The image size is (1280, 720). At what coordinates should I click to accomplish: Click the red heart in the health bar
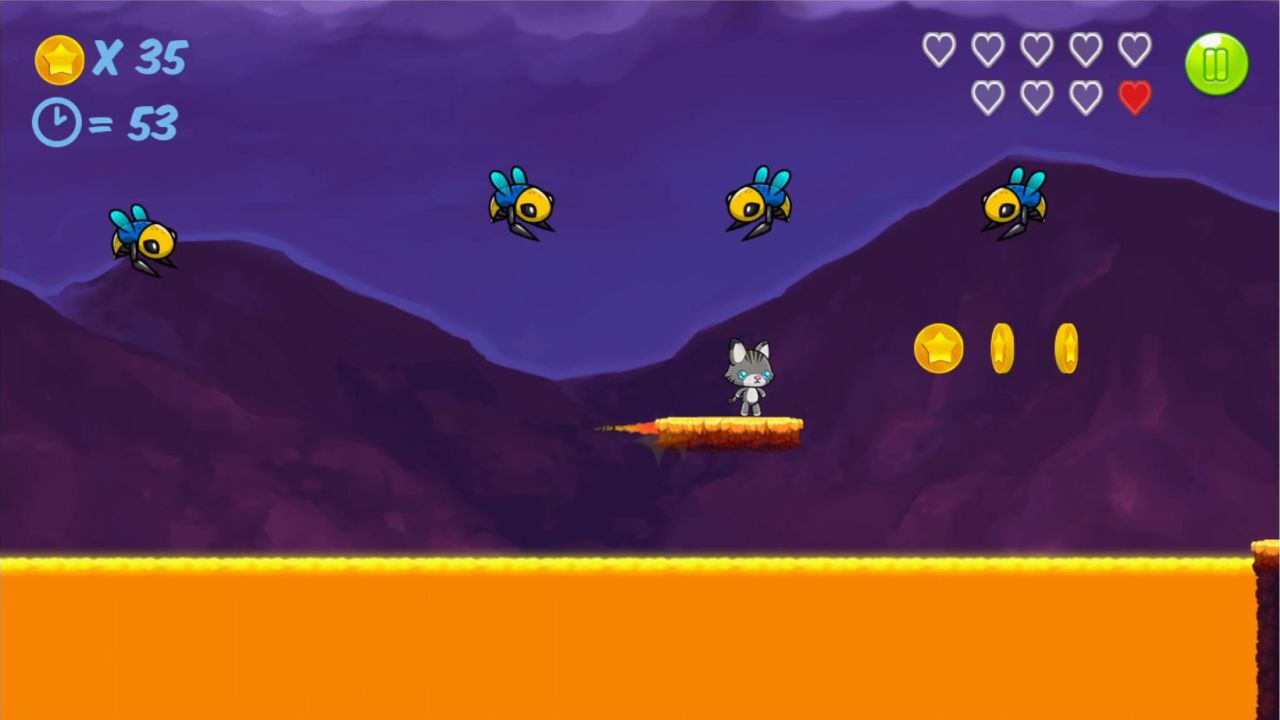click(x=1135, y=97)
